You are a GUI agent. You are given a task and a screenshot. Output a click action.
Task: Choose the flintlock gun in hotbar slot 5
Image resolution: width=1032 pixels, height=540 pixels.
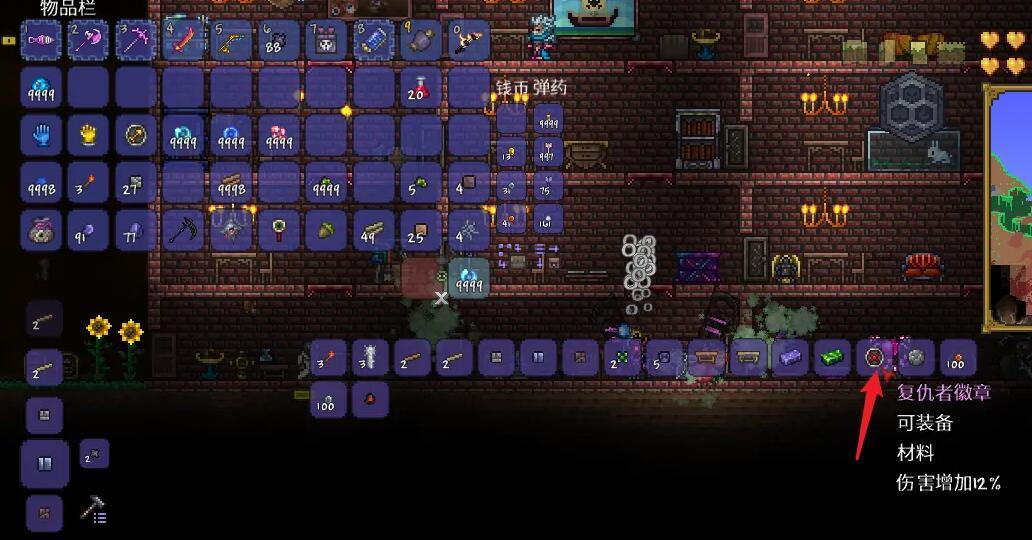pyautogui.click(x=230, y=41)
